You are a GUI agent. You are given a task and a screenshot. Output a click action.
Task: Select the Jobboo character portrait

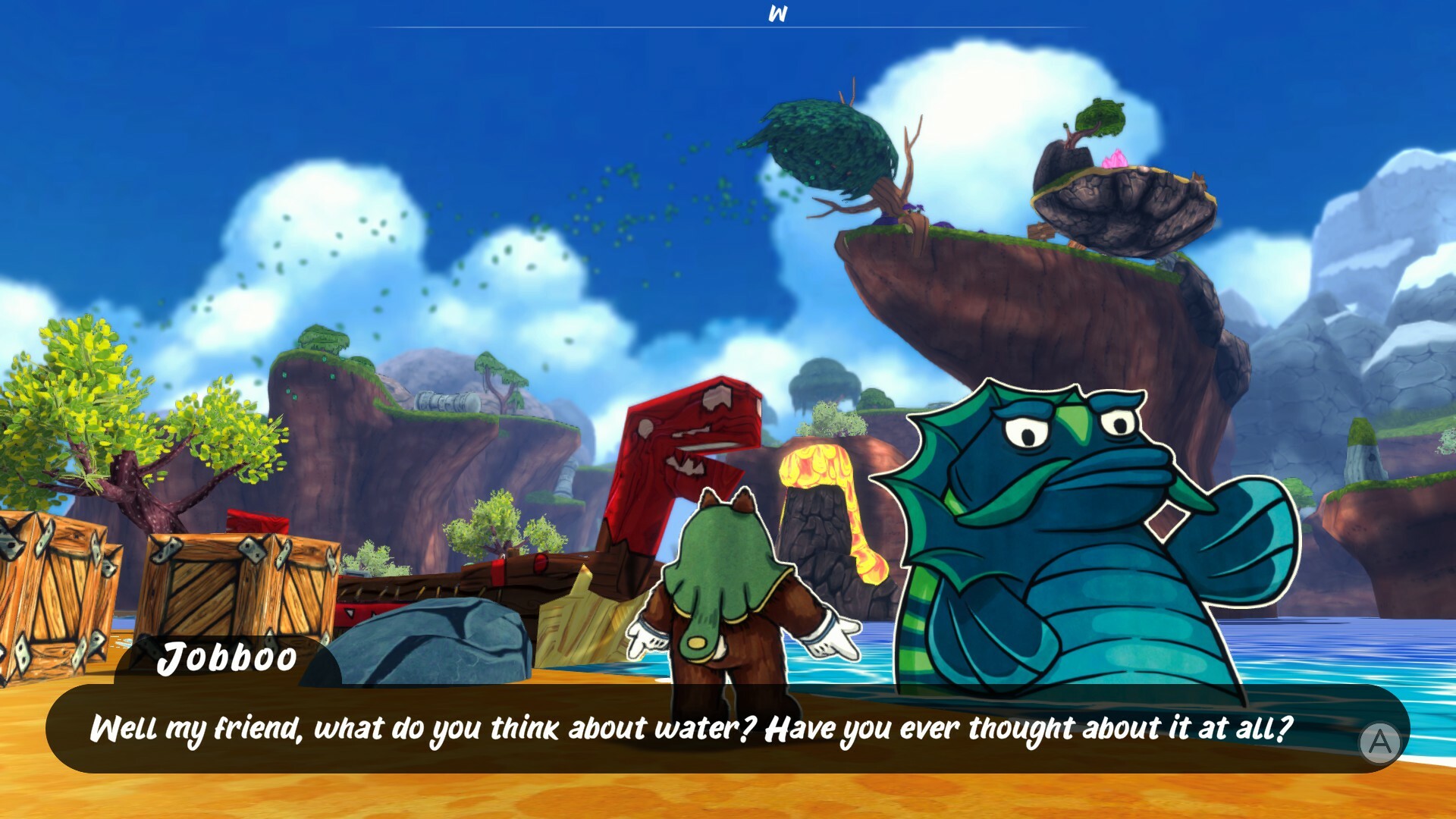[x=1062, y=516]
